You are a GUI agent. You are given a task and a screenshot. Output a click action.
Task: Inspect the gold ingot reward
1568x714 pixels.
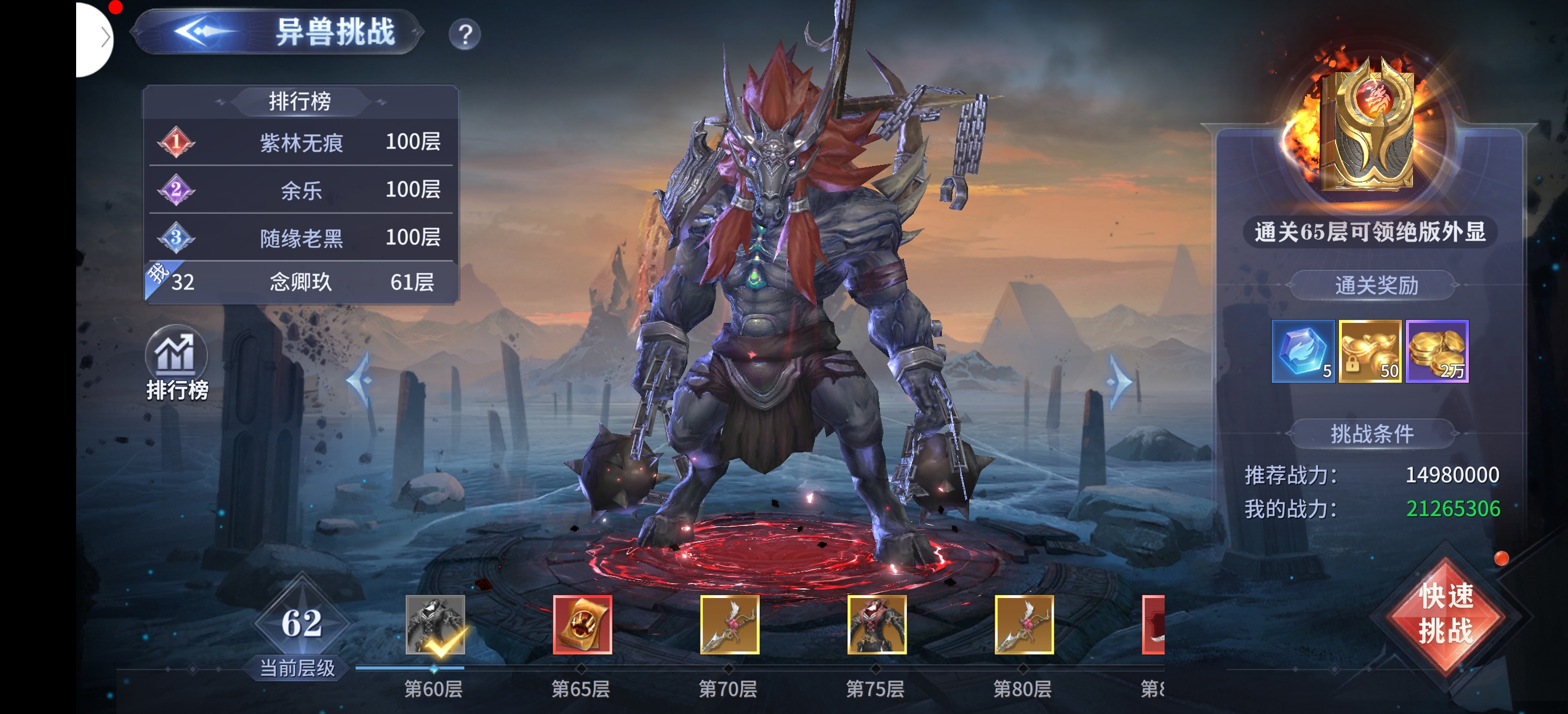1370,351
